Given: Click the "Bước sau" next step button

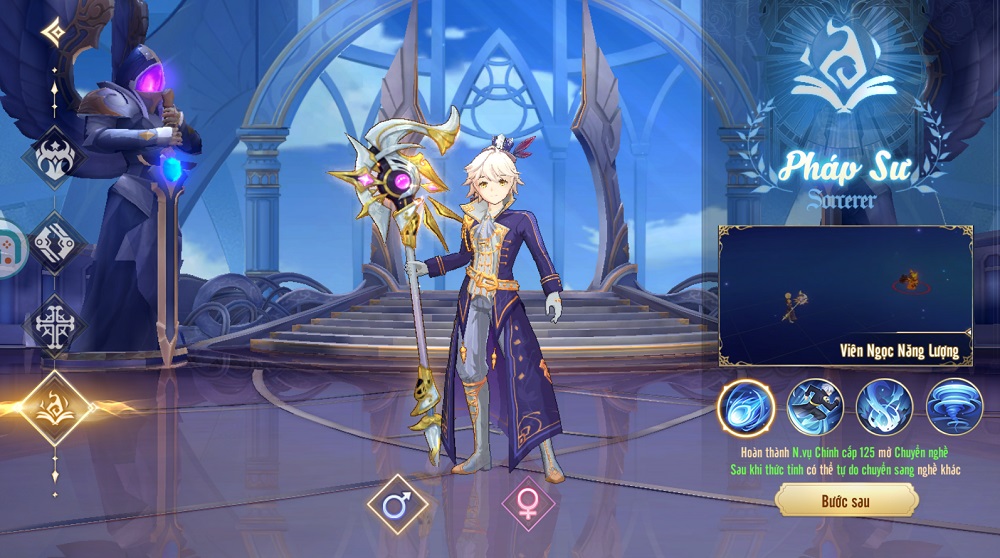Looking at the screenshot, I should 846,500.
